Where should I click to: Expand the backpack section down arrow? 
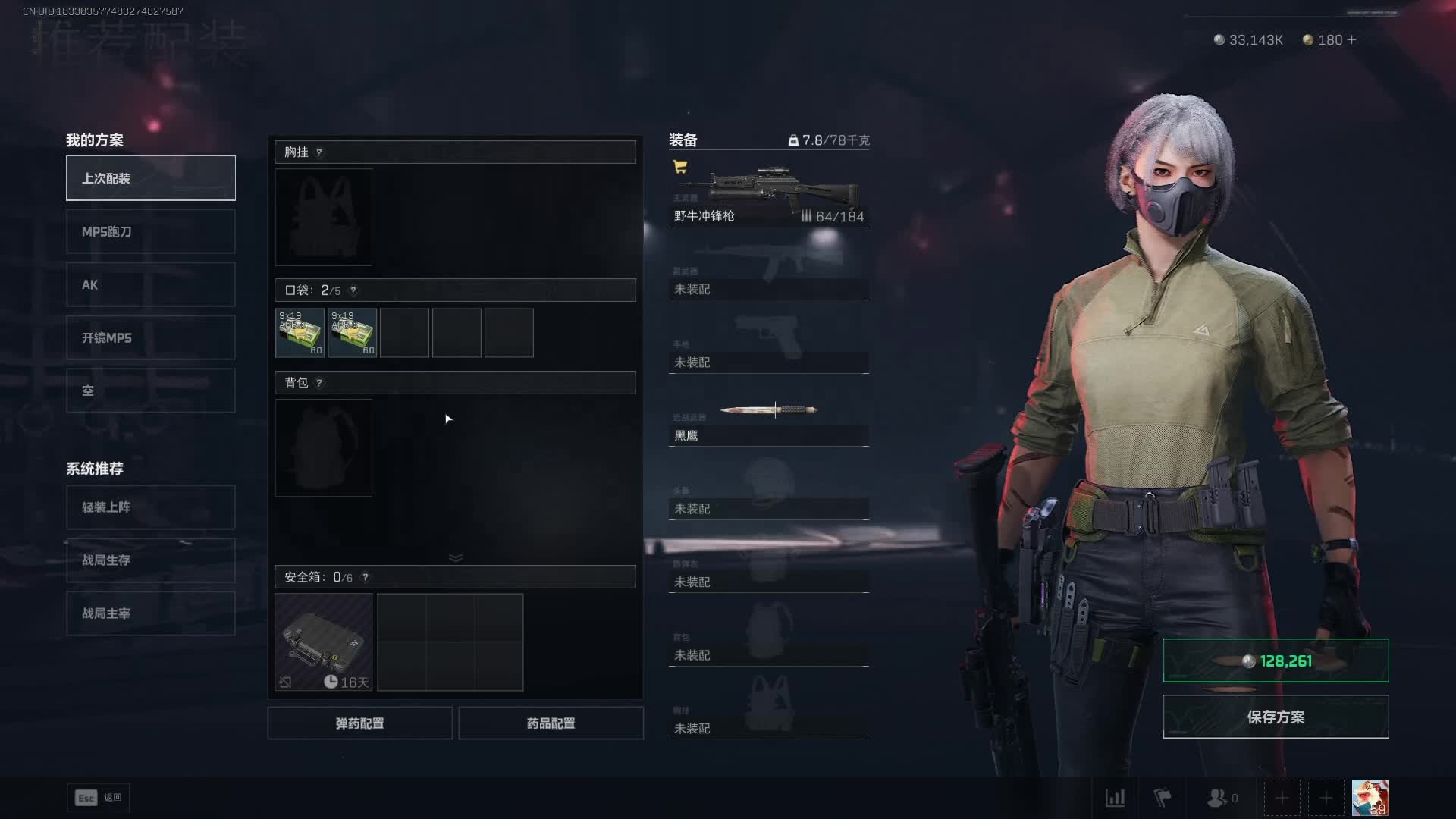(456, 557)
